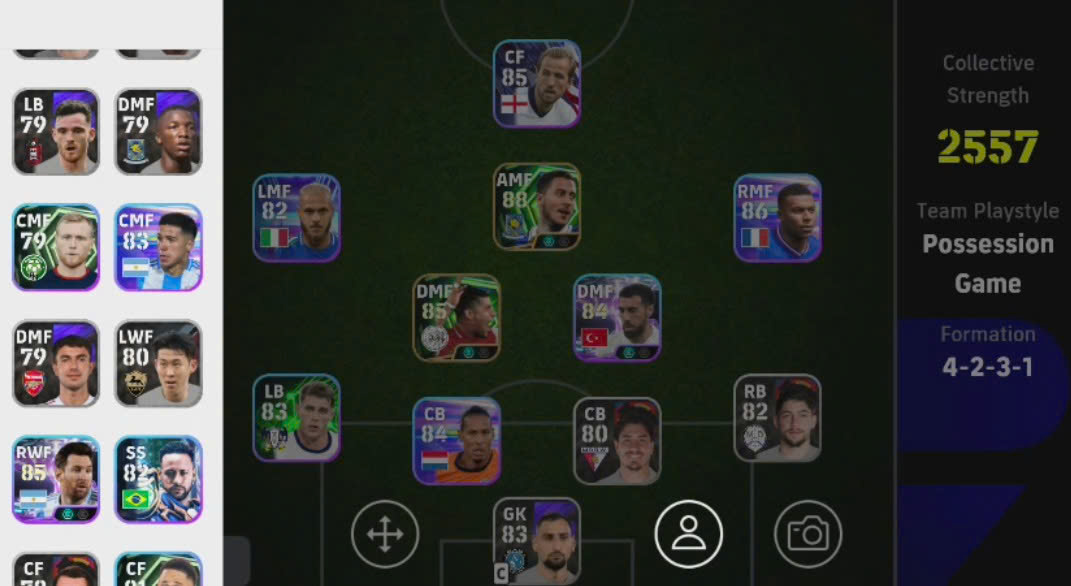This screenshot has width=1071, height=586.
Task: Pick the CB 84 Netherlands defender card
Action: coord(457,441)
